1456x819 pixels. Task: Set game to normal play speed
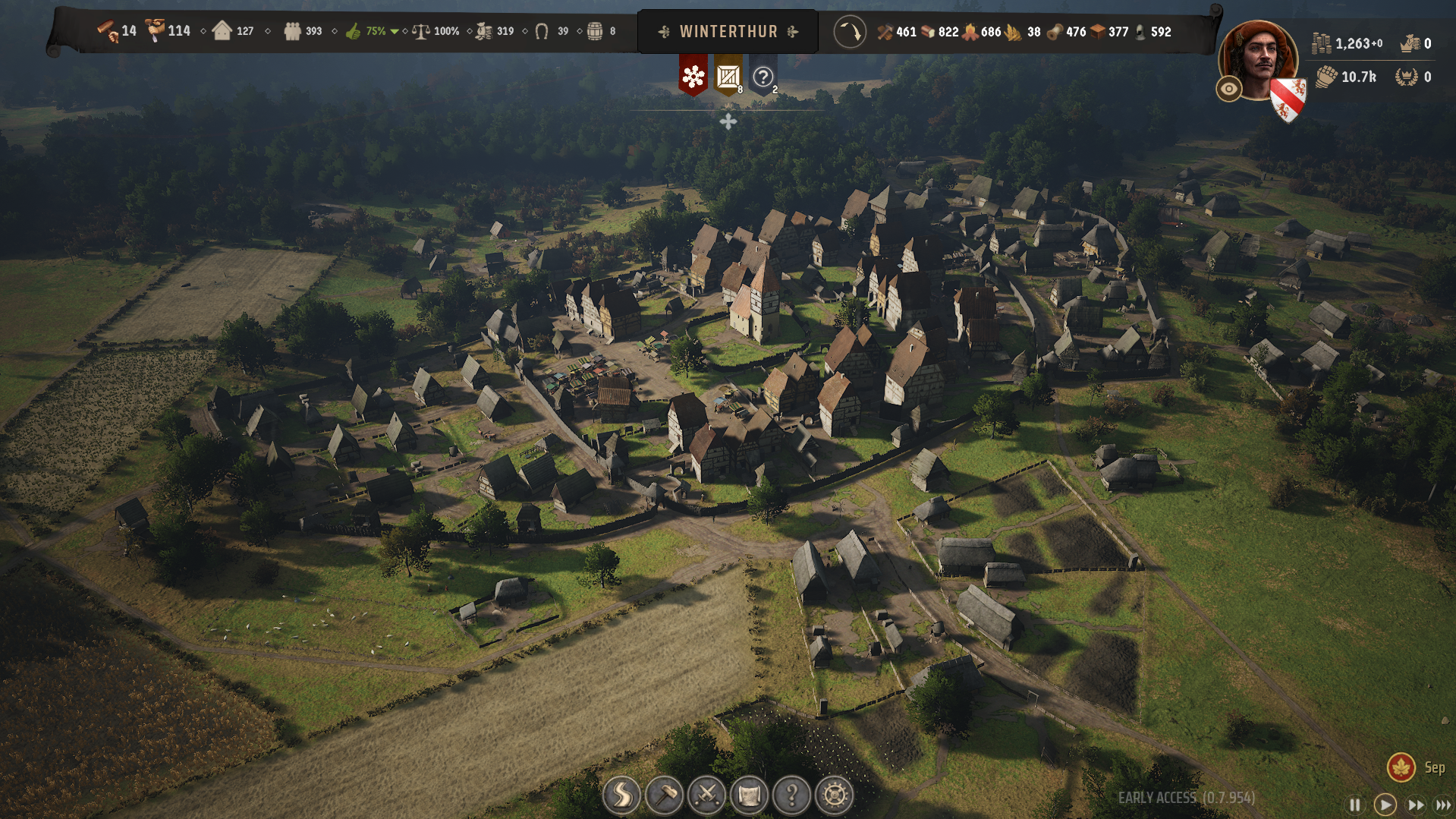1385,805
